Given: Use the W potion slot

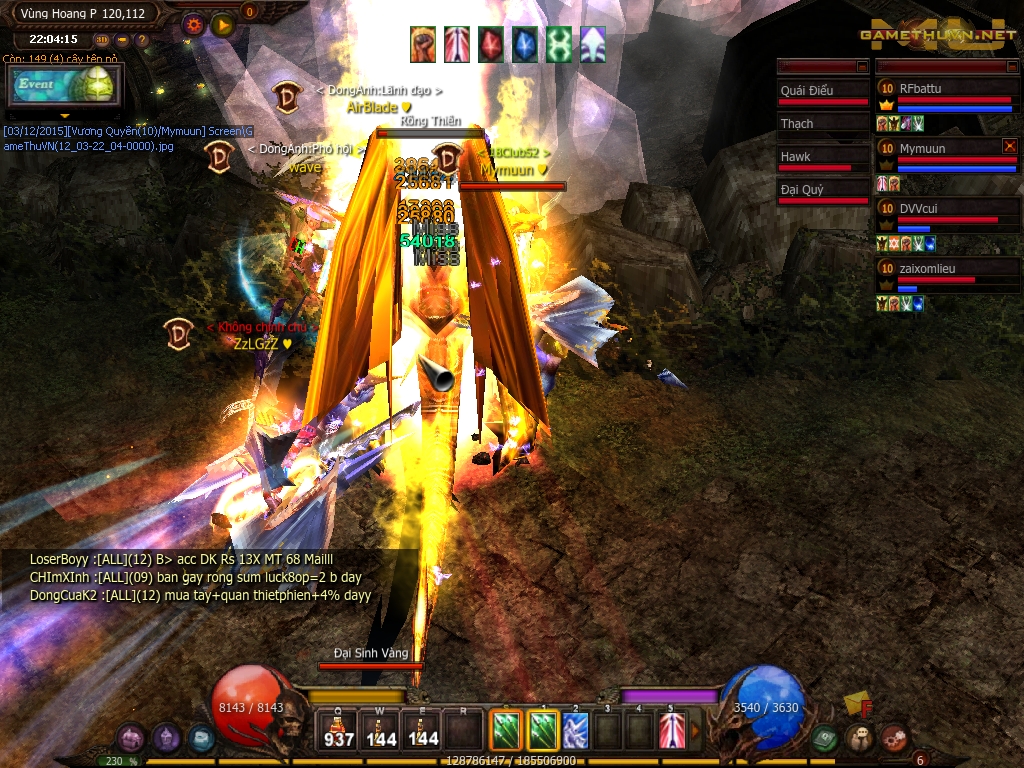Looking at the screenshot, I should [x=380, y=730].
